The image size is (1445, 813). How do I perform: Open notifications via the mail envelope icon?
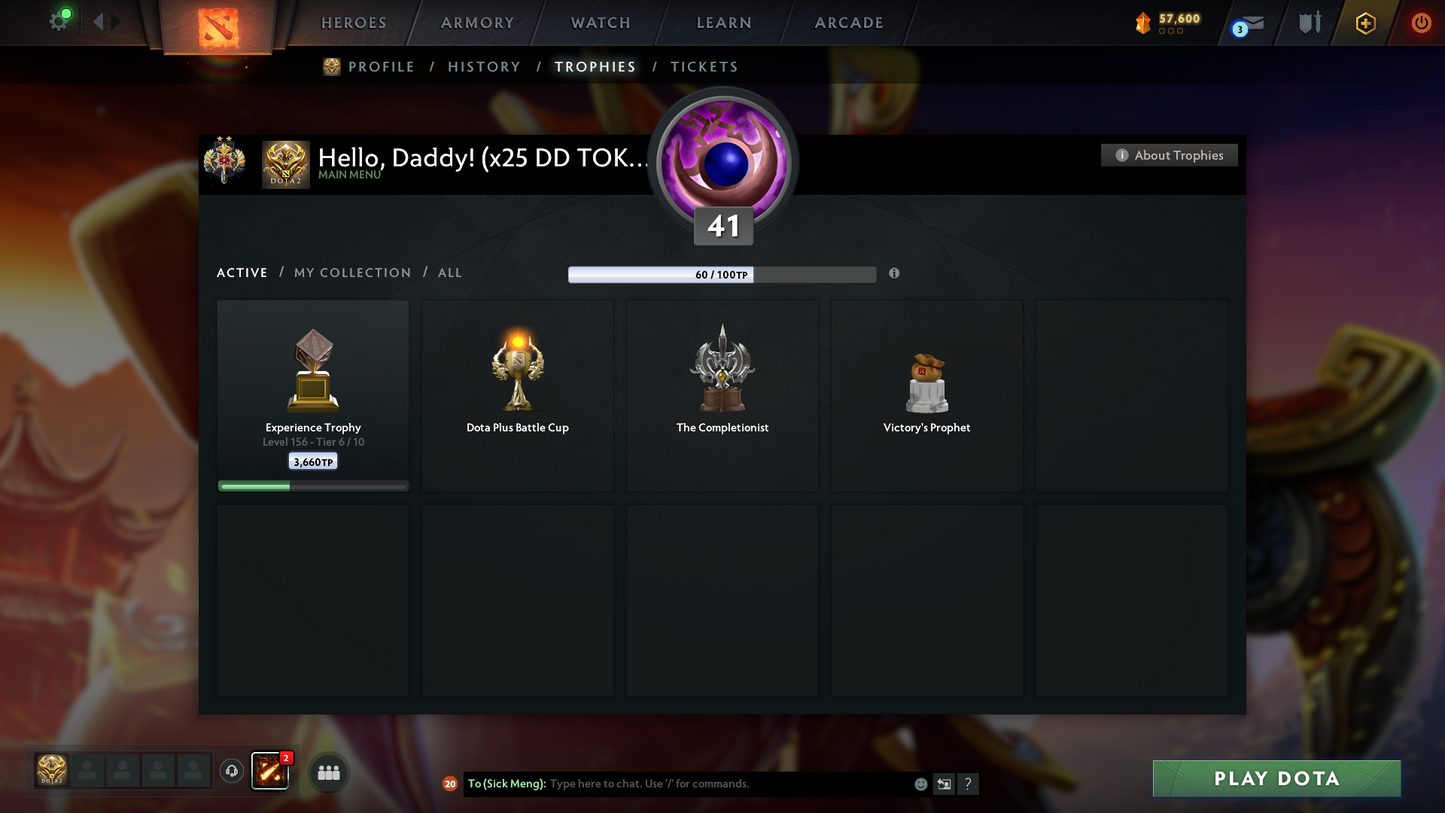(1253, 22)
